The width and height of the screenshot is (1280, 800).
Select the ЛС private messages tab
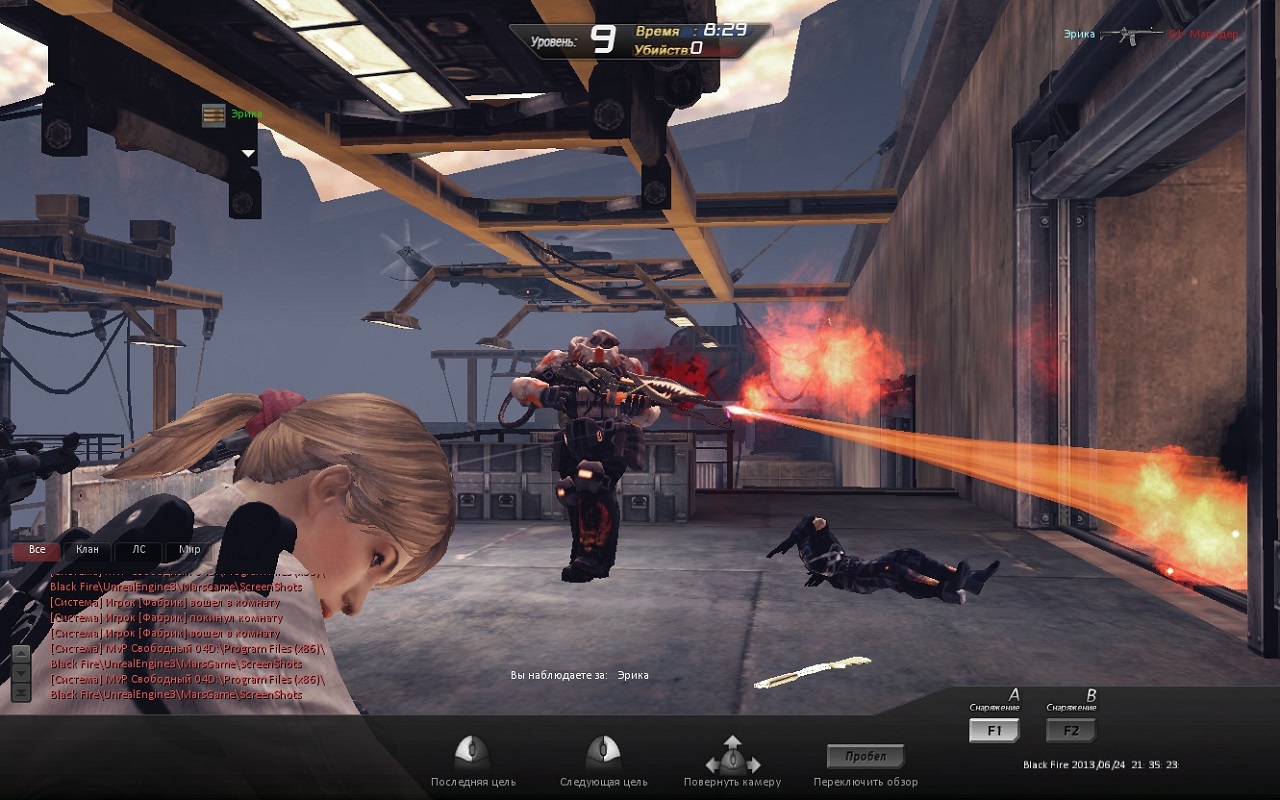(x=138, y=550)
